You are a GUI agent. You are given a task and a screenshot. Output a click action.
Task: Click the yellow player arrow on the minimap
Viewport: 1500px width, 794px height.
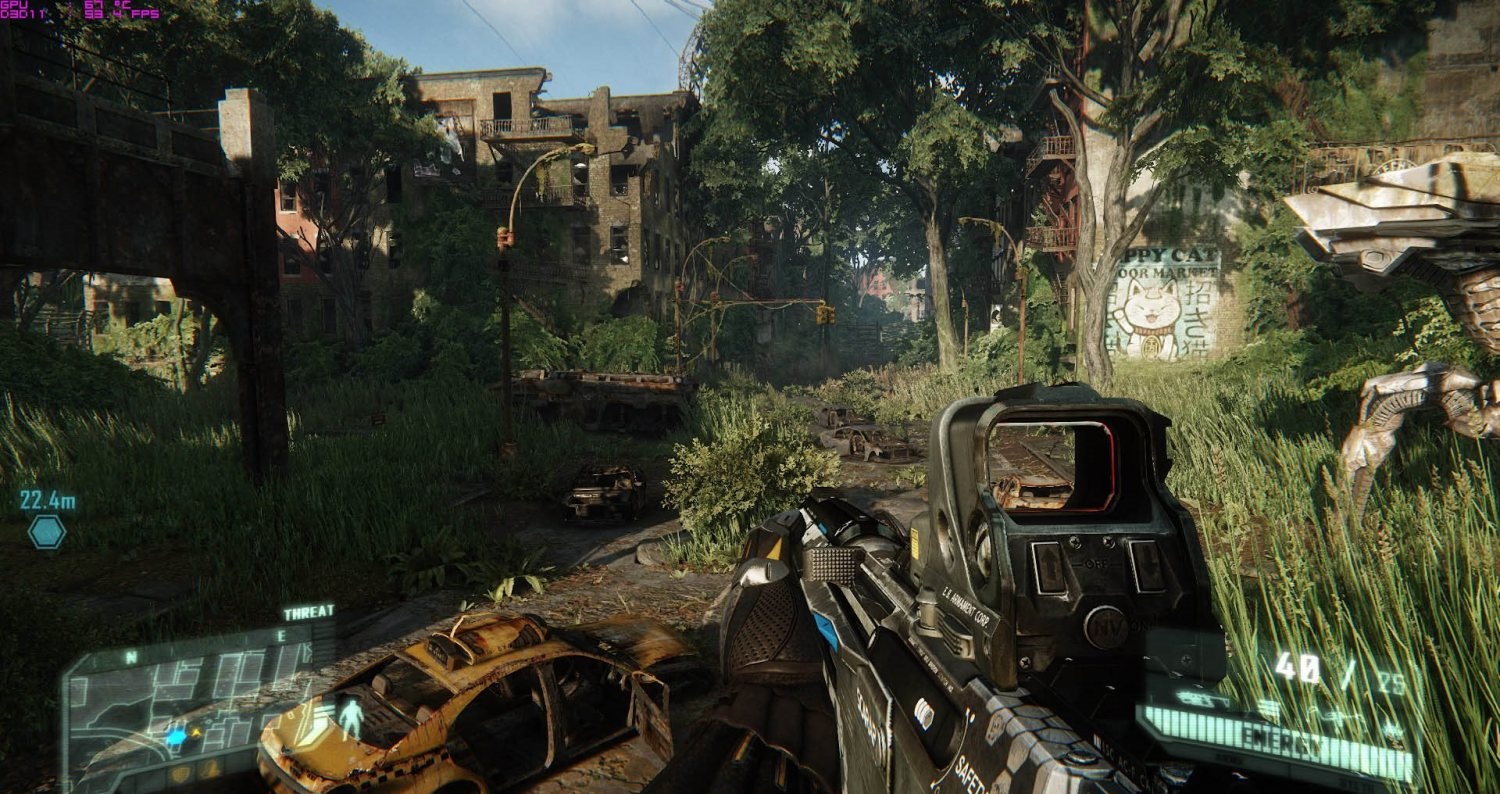pyautogui.click(x=196, y=732)
